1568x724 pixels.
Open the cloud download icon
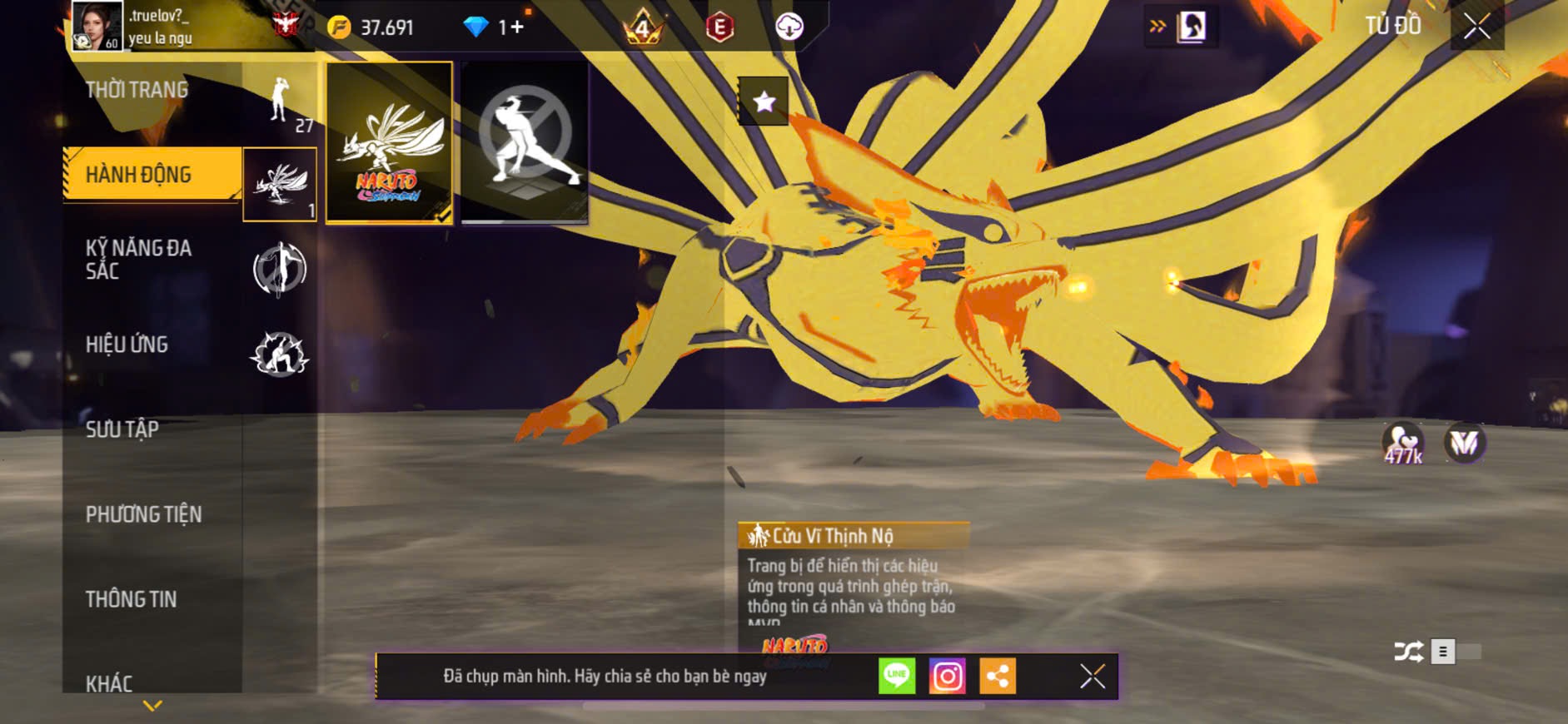coord(789,27)
